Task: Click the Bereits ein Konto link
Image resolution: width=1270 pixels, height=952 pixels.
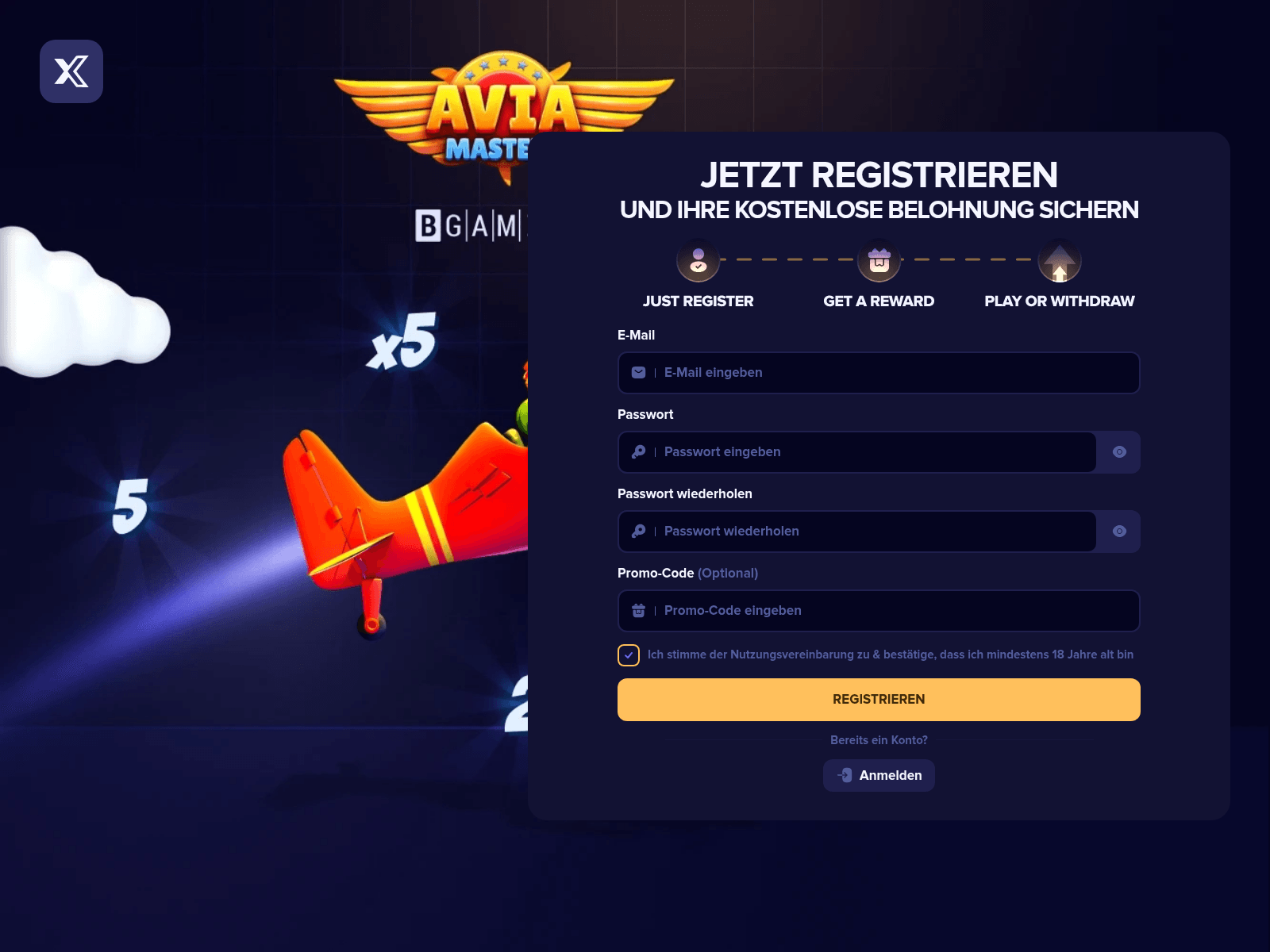Action: coord(879,739)
